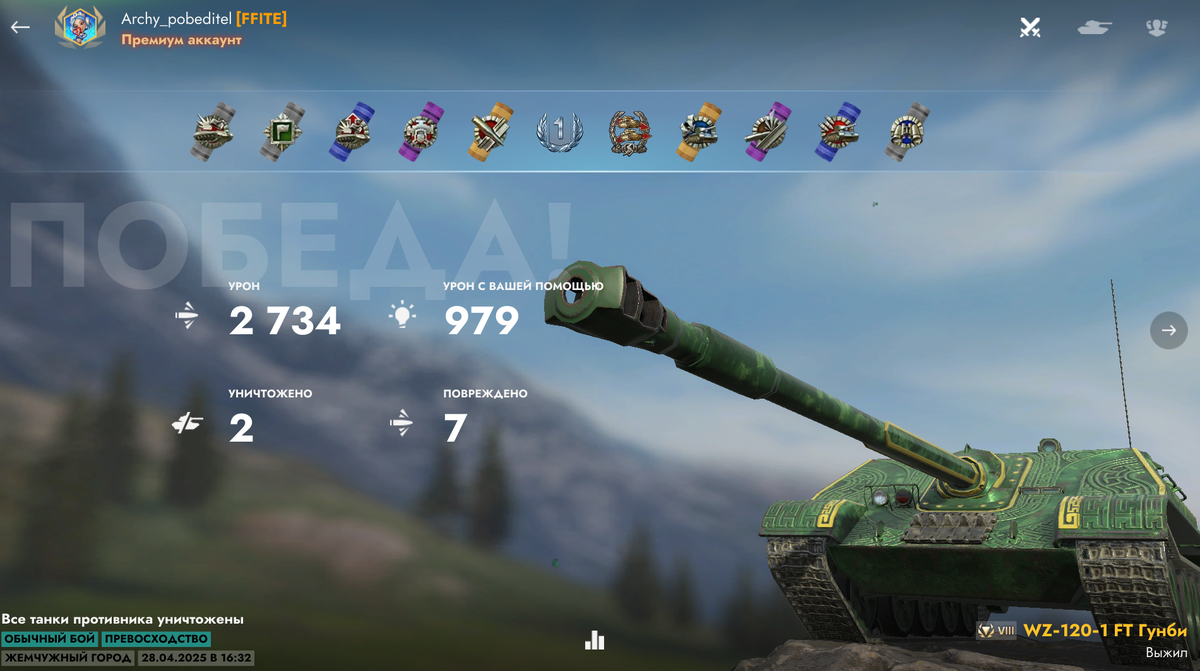This screenshot has width=1200, height=671.
Task: Select the silver wreath number 1 medal
Action: click(x=559, y=132)
